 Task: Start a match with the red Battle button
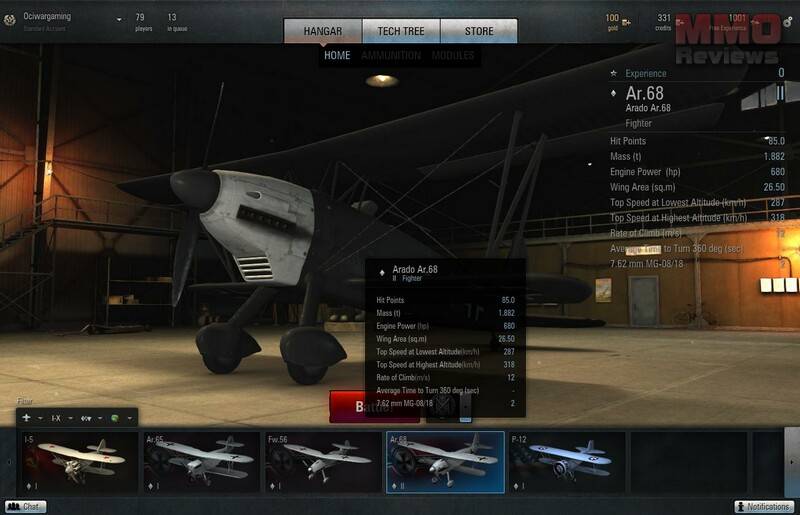tap(374, 407)
